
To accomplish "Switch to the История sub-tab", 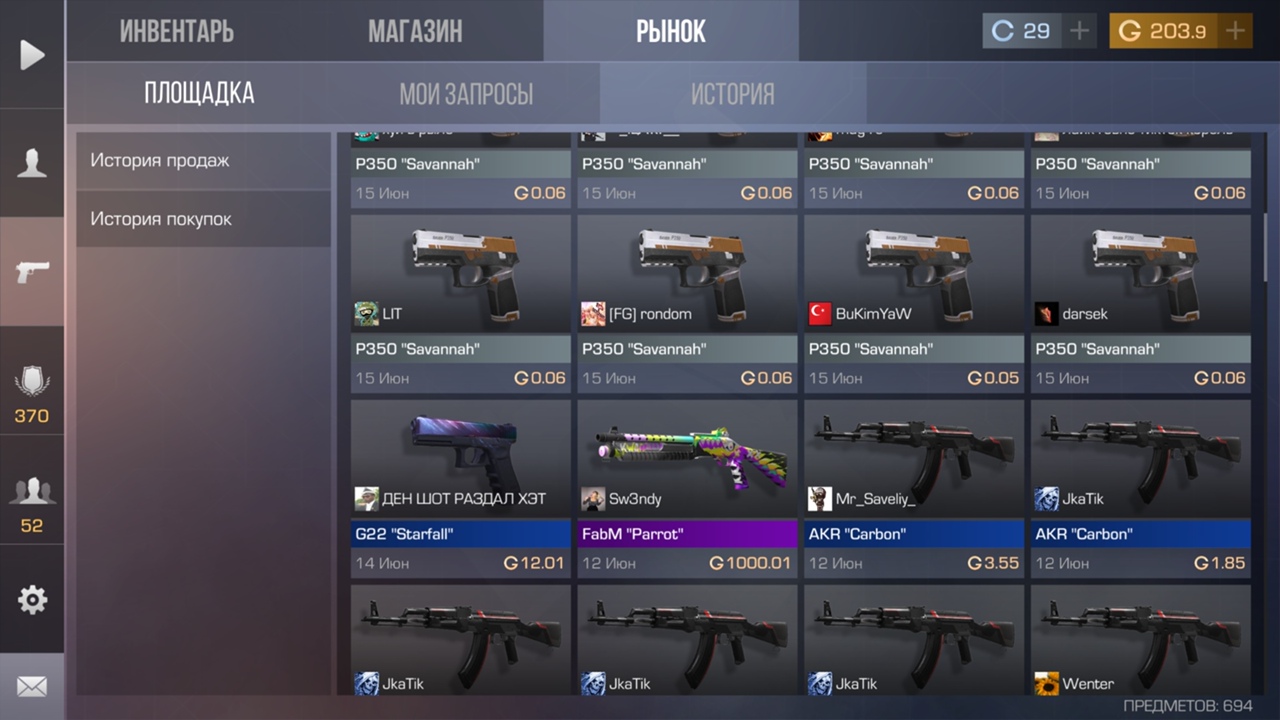I will pos(733,94).
